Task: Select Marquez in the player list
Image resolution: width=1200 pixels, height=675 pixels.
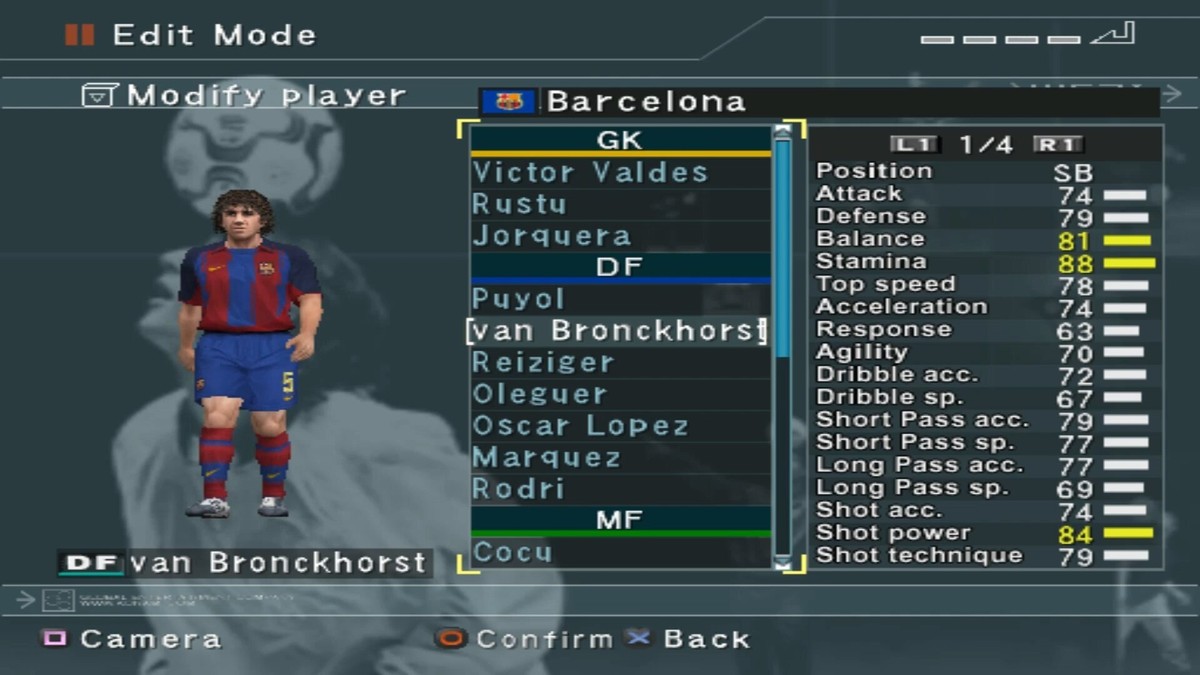Action: [x=547, y=458]
